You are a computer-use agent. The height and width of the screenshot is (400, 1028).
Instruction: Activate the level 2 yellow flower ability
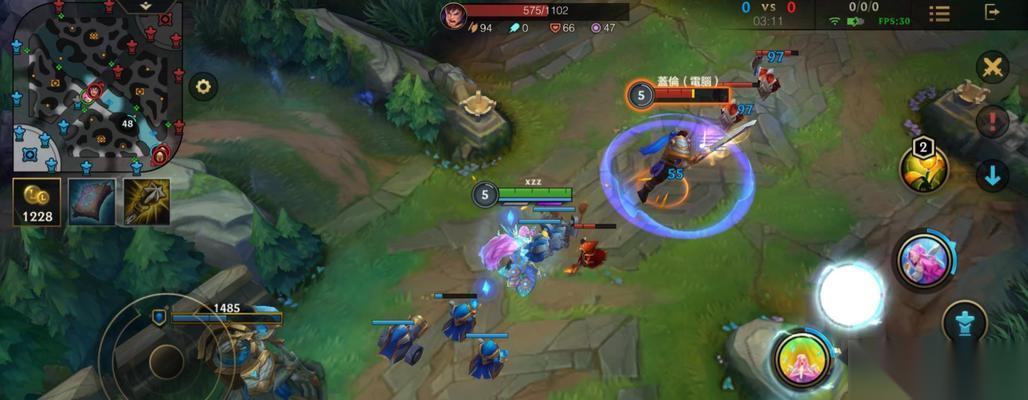[x=924, y=168]
